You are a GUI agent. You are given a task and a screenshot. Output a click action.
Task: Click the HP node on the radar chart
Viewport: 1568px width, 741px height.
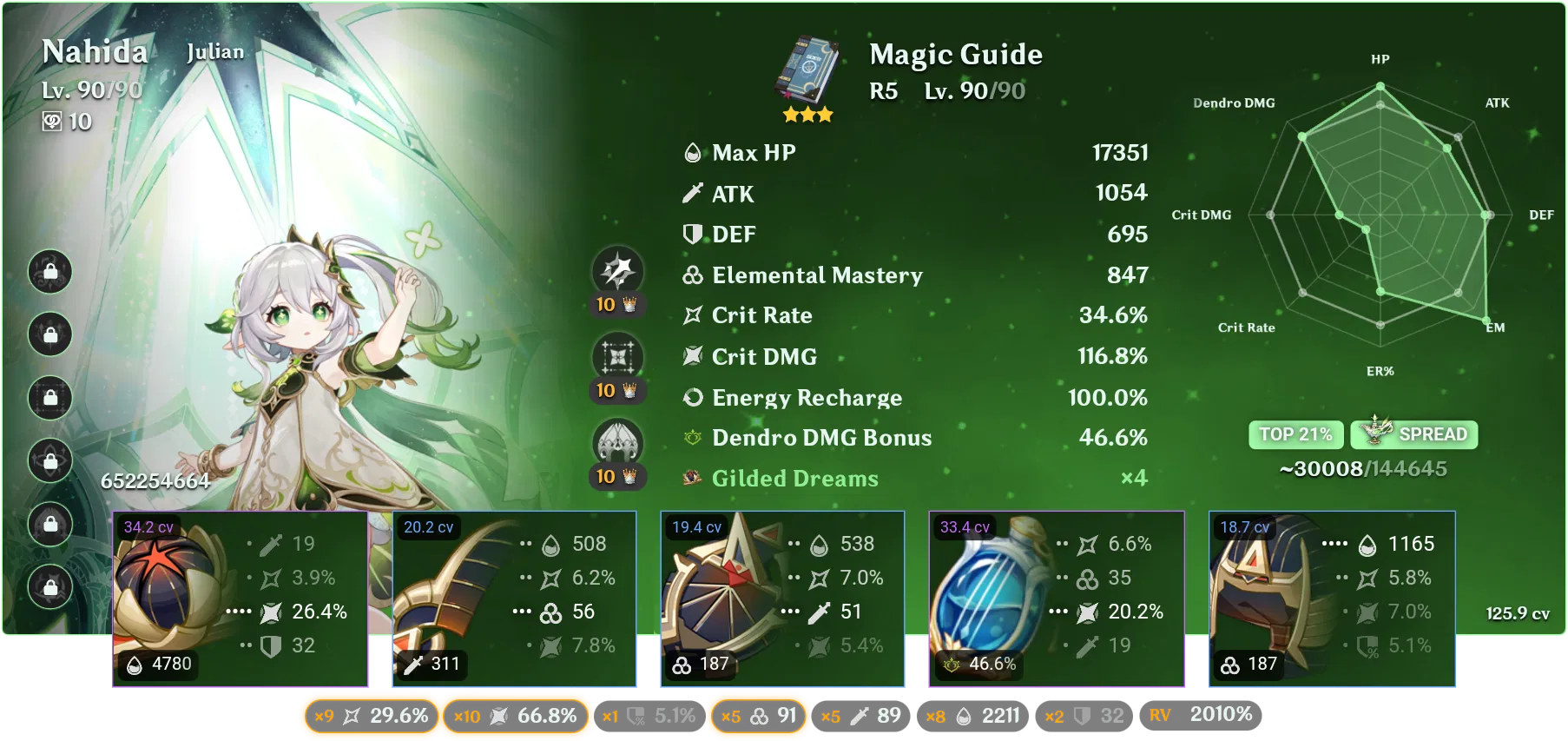[x=1379, y=86]
